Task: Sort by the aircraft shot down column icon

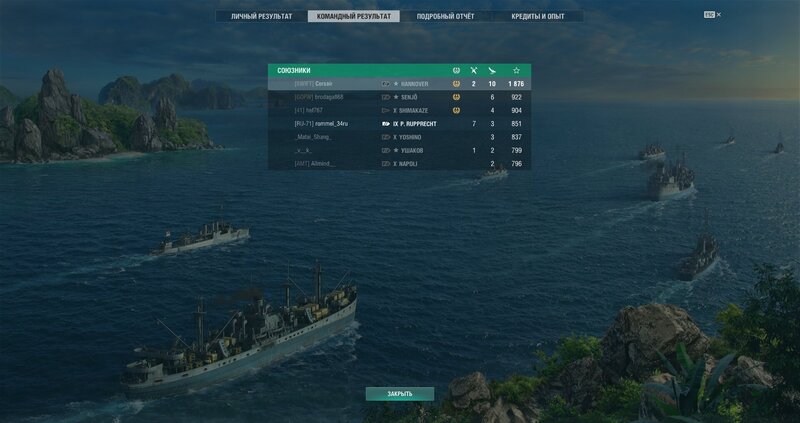Action: pos(492,70)
